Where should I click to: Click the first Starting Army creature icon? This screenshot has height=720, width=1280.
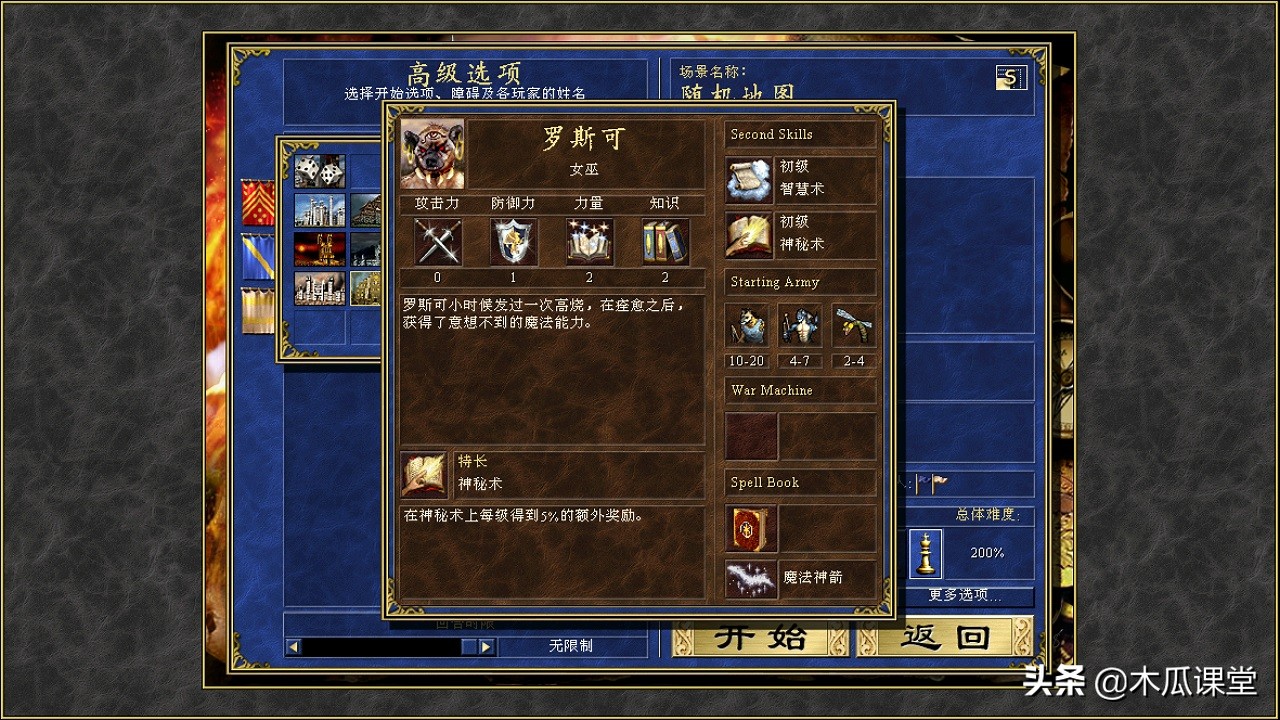click(747, 325)
